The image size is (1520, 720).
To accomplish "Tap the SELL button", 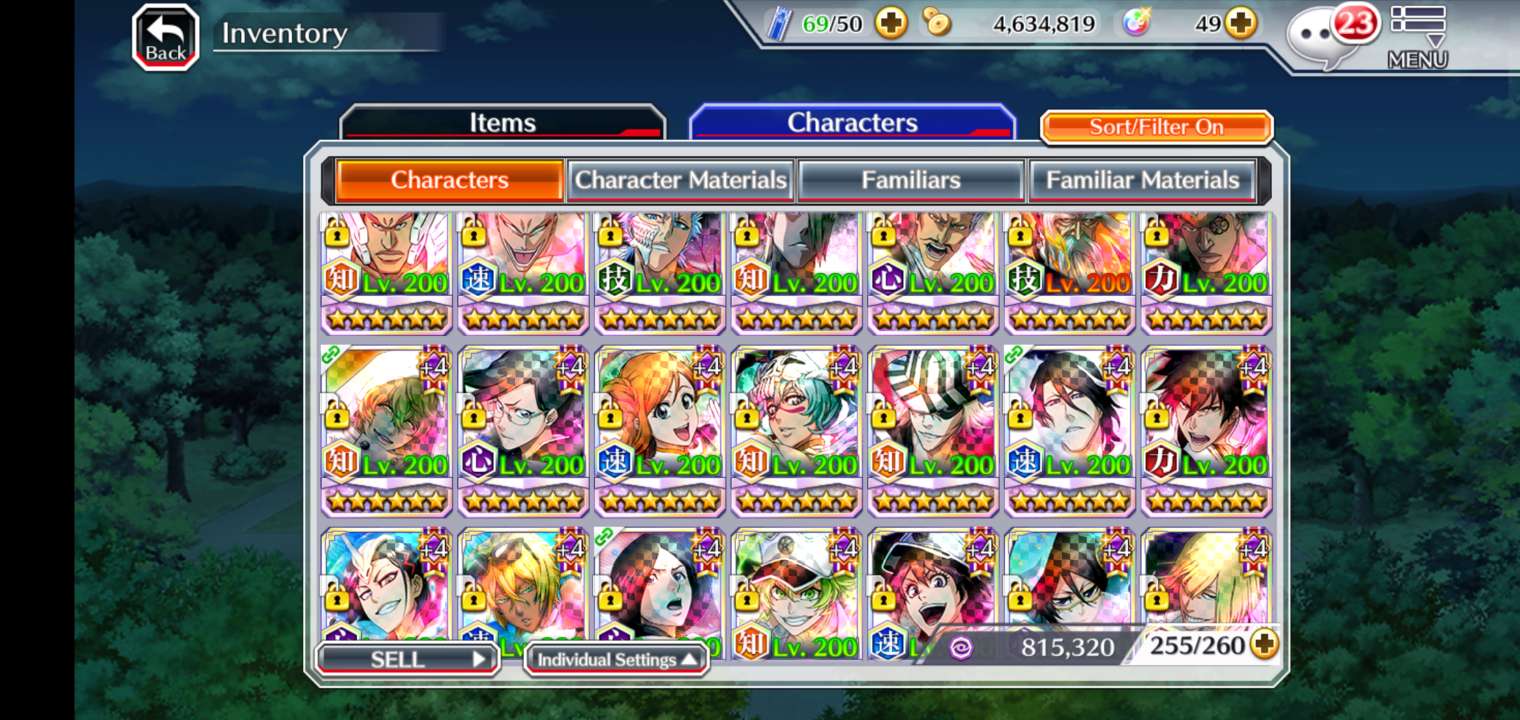I will pos(408,659).
